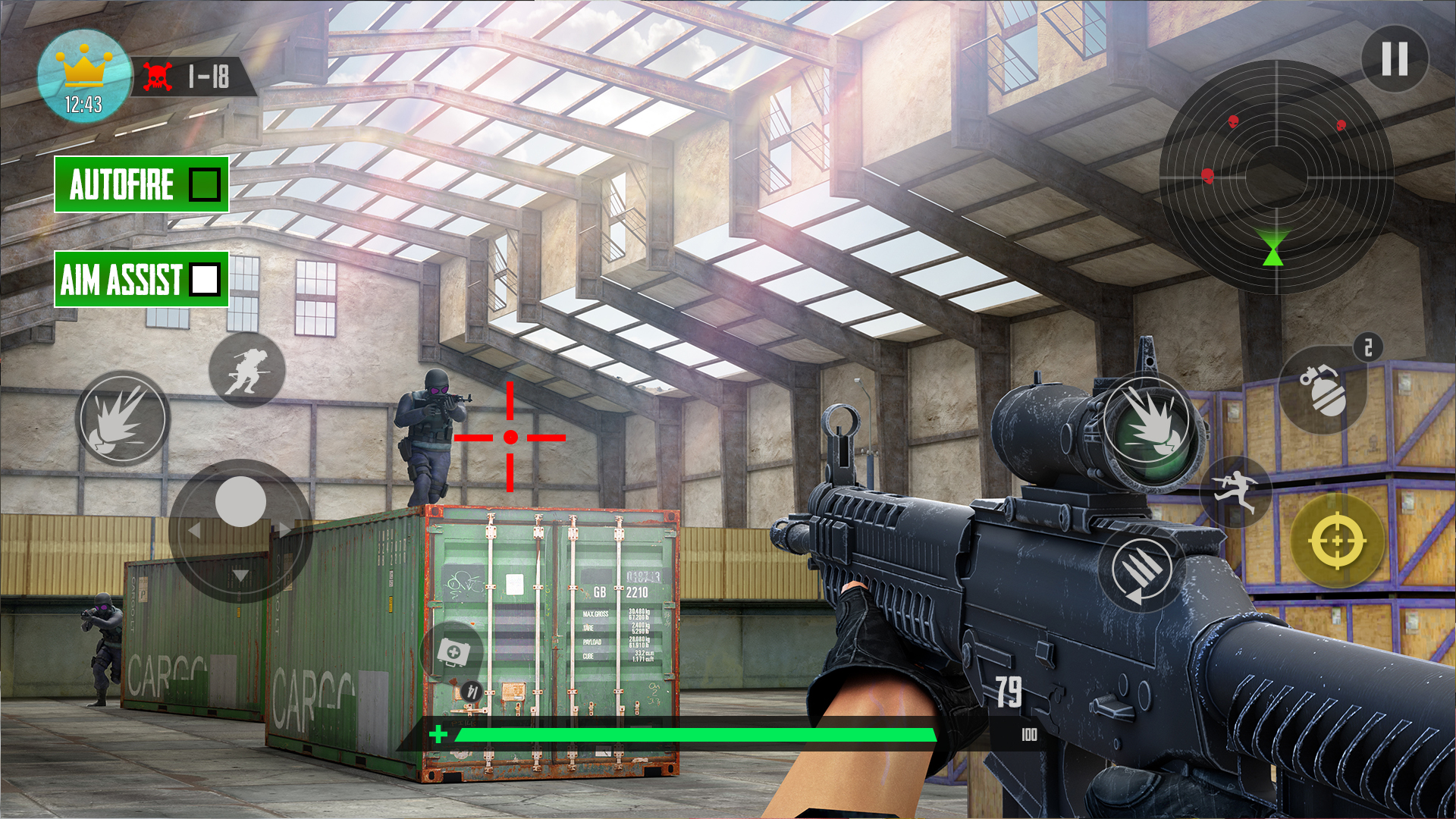
Task: Enable the AUTOFIRE checkbox
Action: (x=204, y=184)
